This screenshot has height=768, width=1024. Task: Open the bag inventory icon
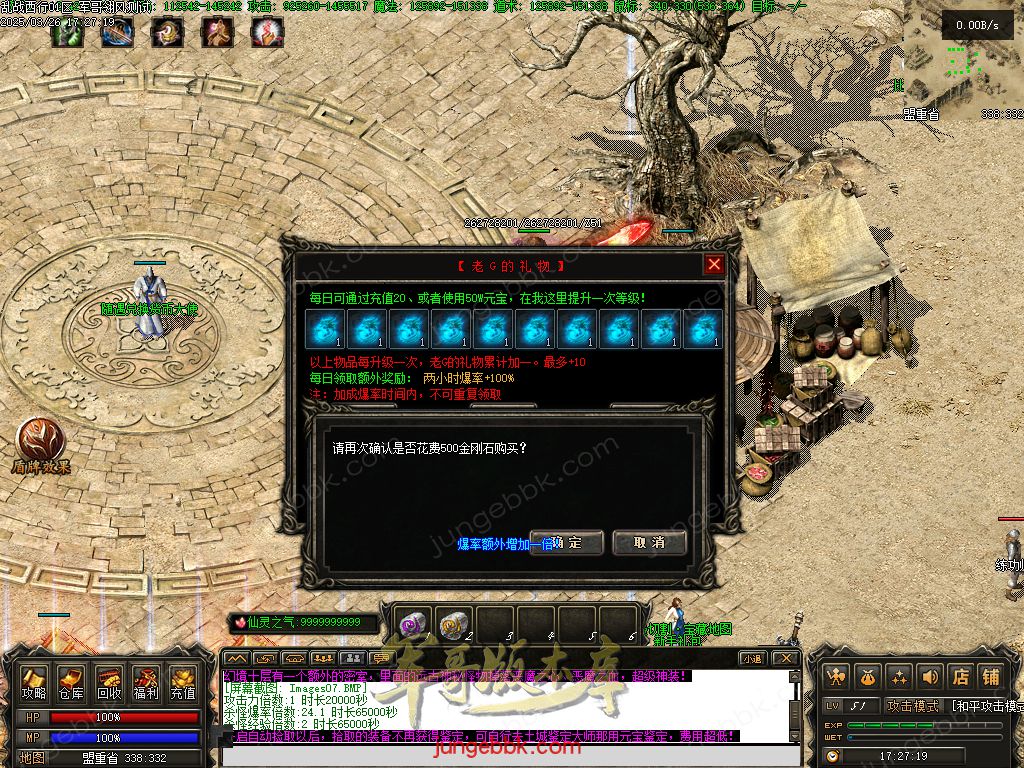point(866,677)
